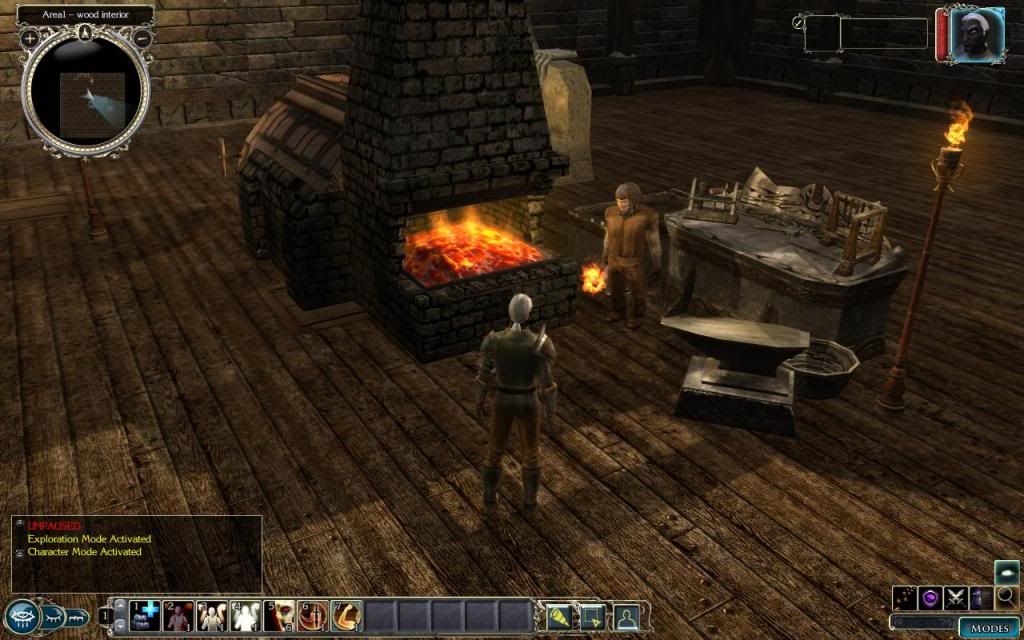The width and height of the screenshot is (1024, 640).
Task: Select the oval icon above magnifying glass
Action: tap(1007, 571)
